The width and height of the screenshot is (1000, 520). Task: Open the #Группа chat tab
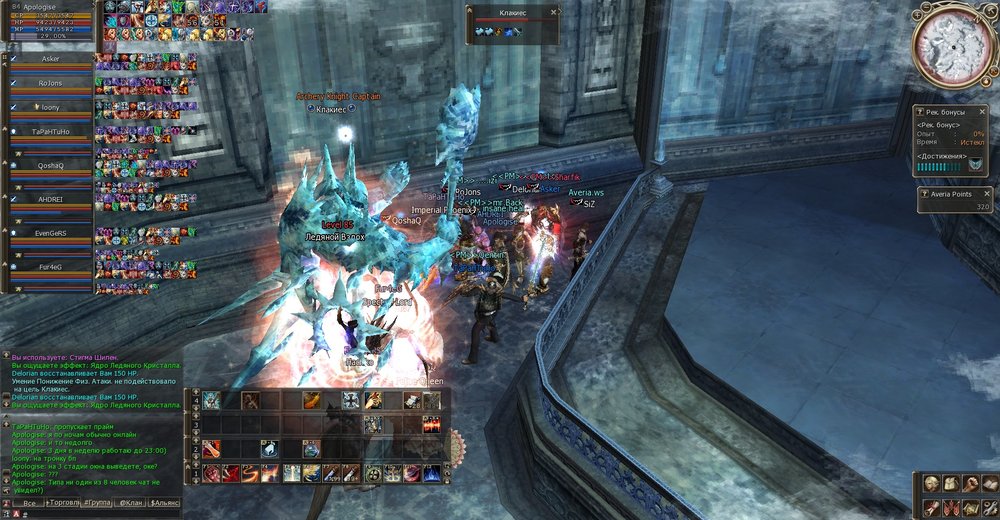(98, 502)
